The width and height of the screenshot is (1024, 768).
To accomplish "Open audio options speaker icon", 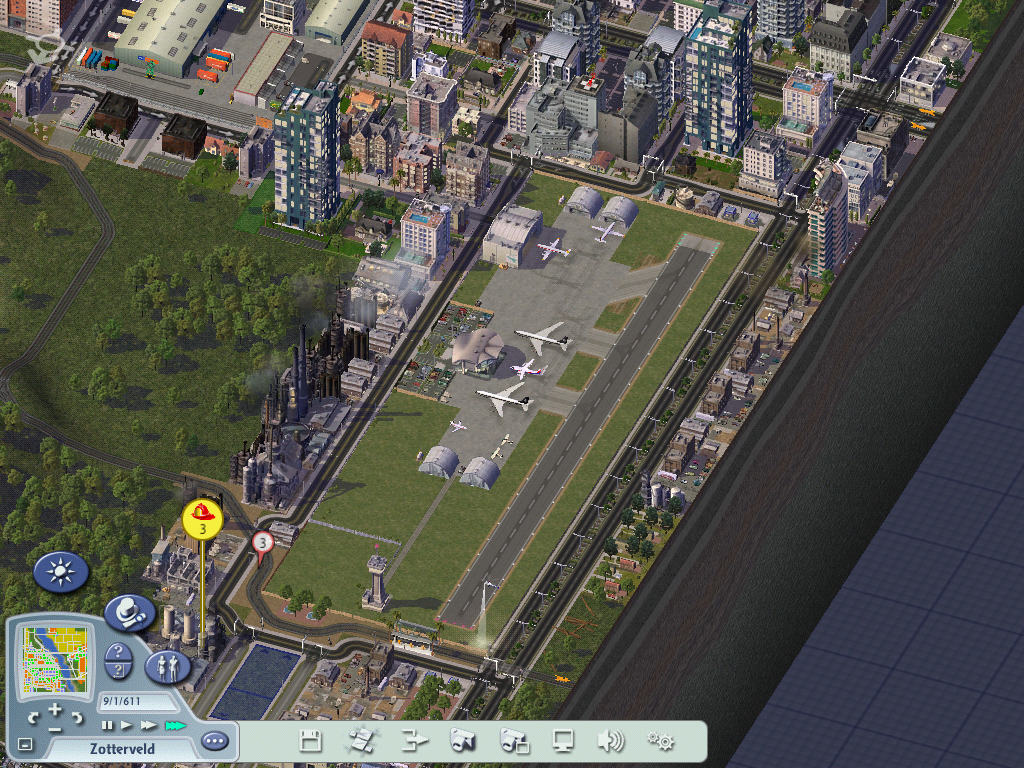I will click(x=610, y=741).
